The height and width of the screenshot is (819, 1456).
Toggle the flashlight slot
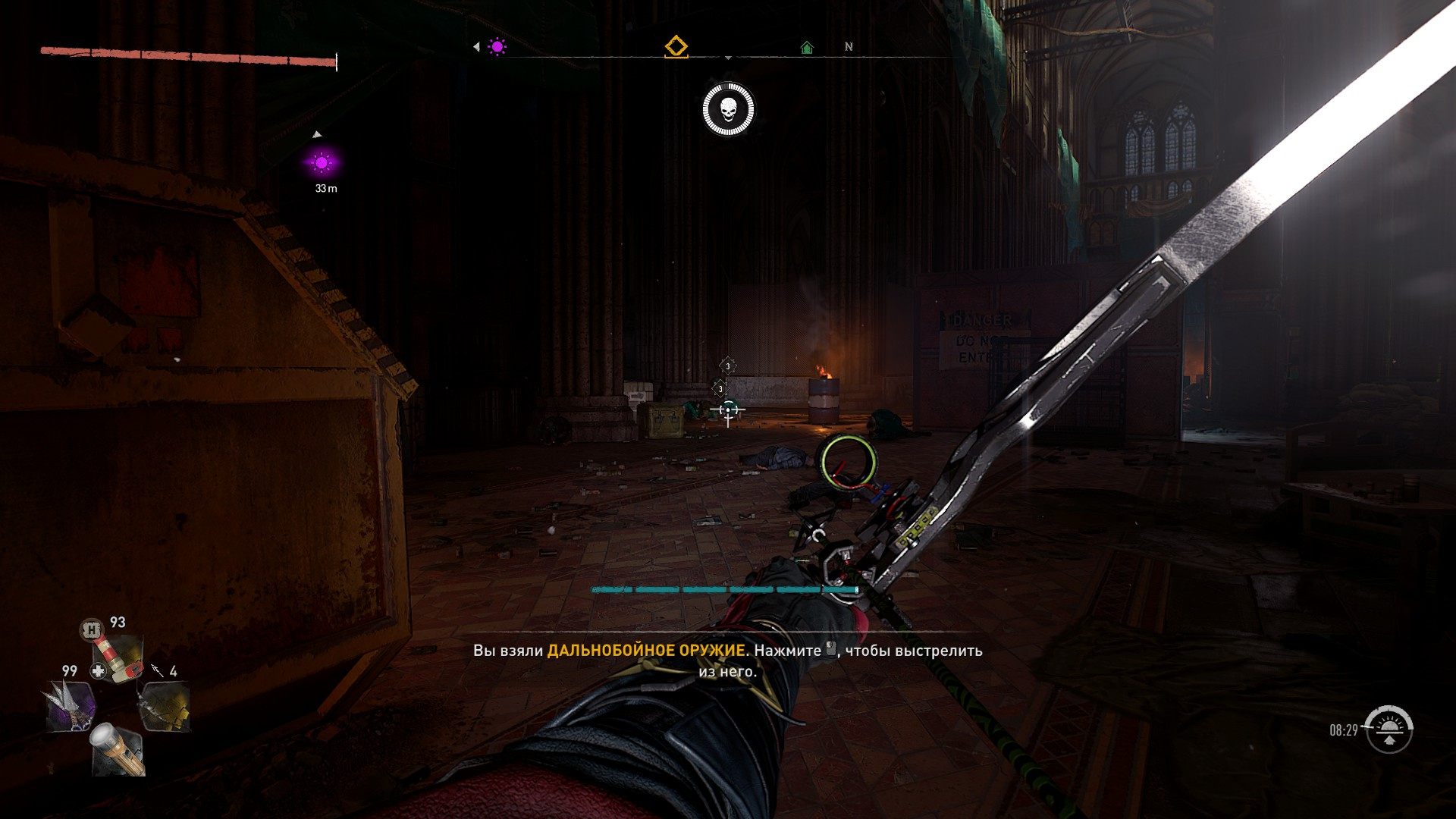click(118, 749)
